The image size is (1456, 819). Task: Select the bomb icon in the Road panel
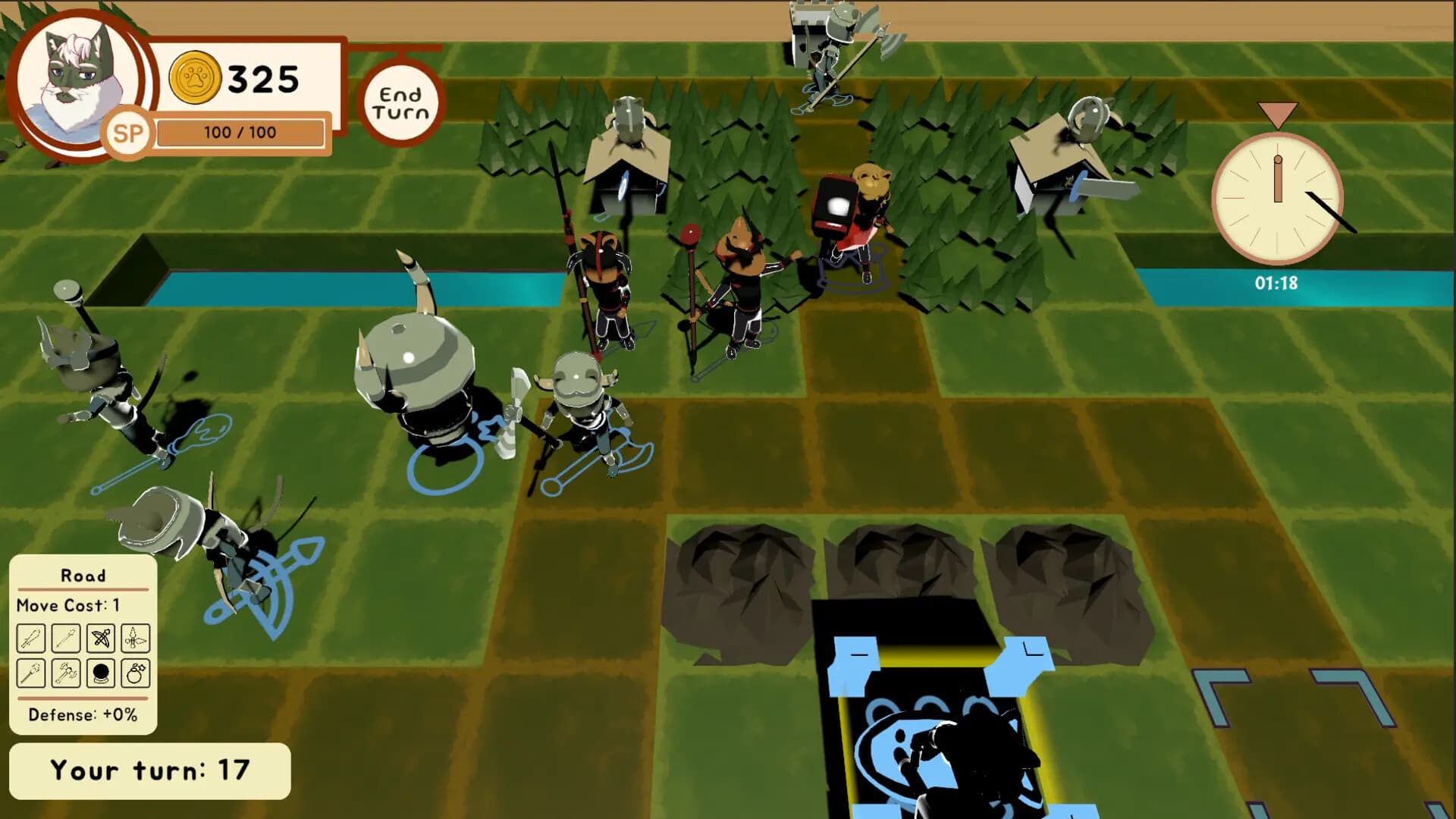coord(134,673)
